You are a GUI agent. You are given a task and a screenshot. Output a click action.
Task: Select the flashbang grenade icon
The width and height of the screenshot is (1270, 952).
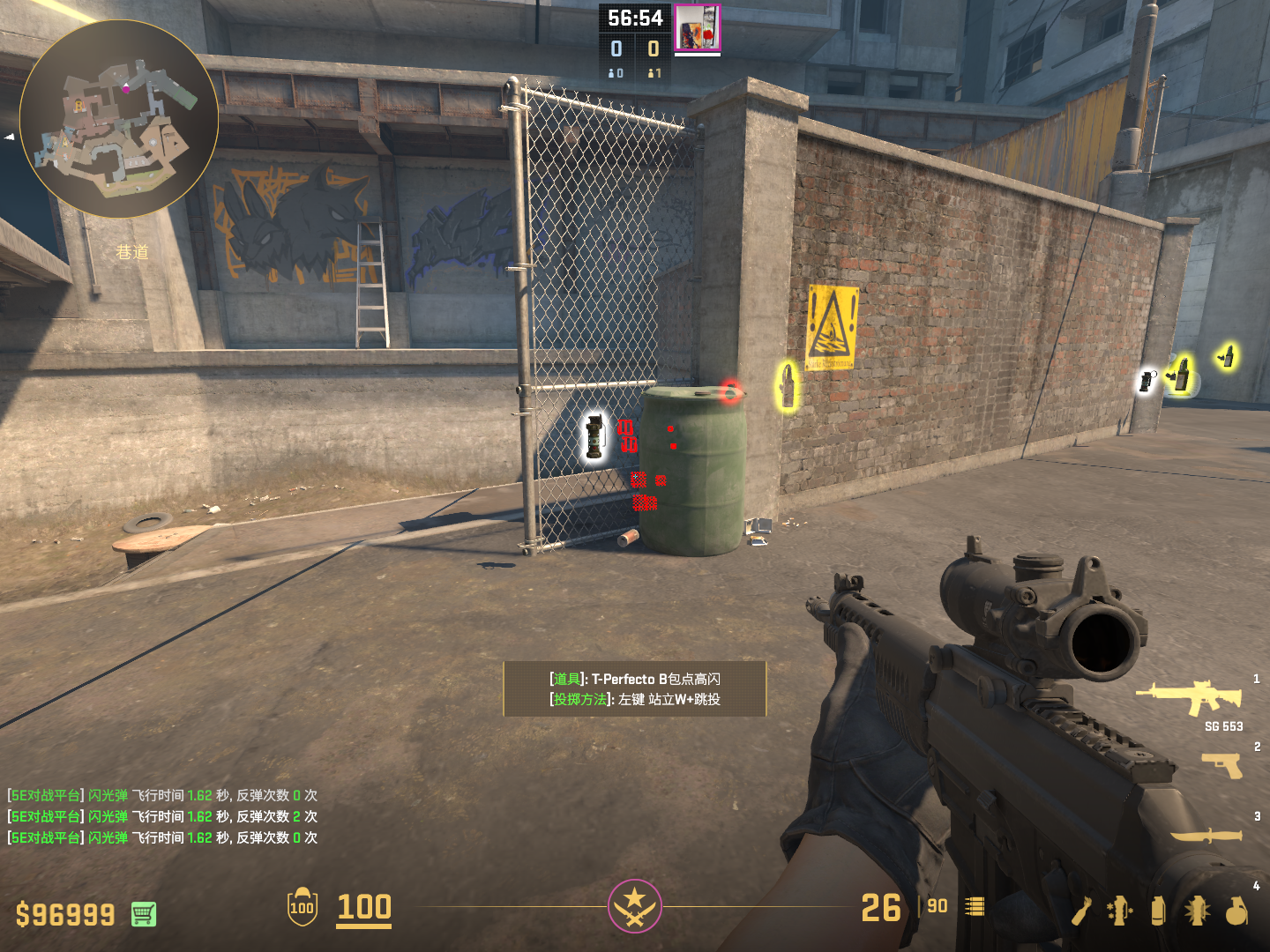(x=1197, y=911)
